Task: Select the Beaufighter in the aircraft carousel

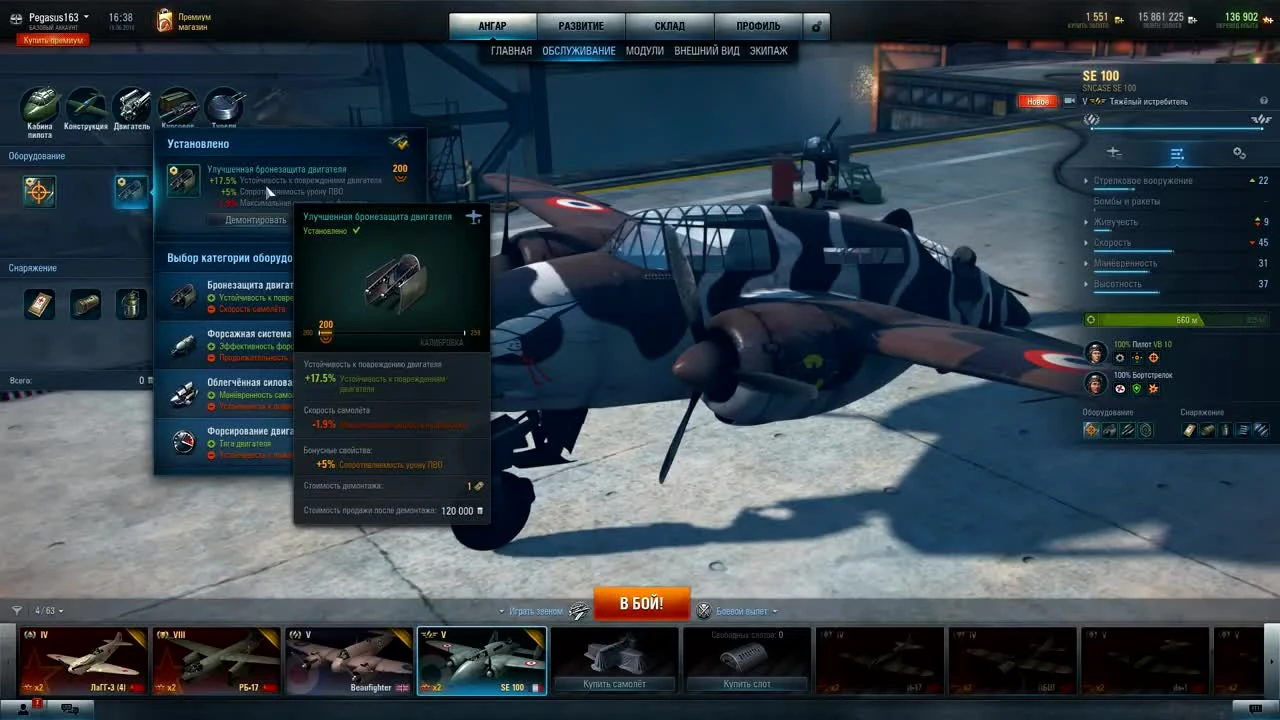Action: (348, 658)
